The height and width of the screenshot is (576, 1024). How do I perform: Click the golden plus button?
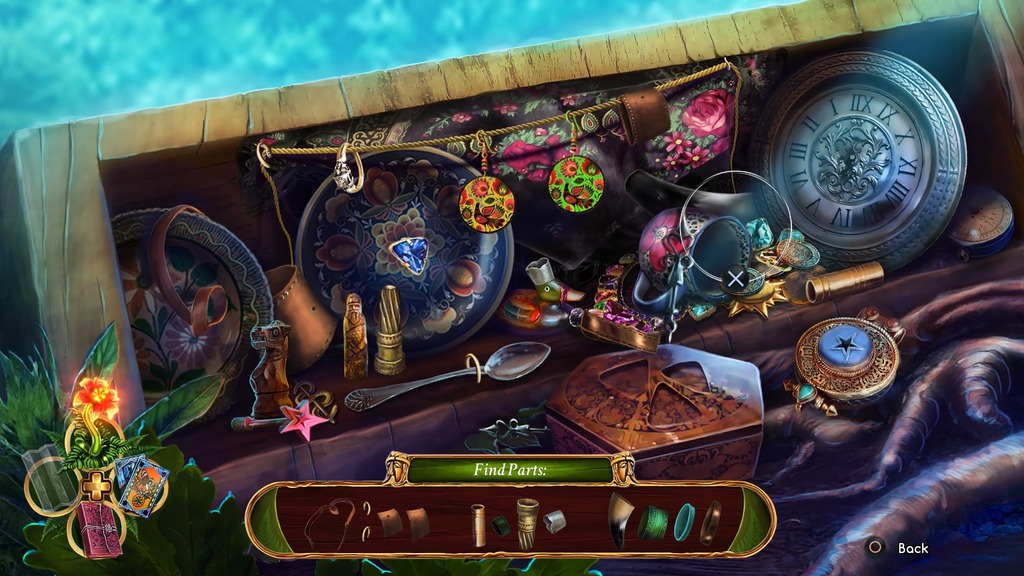point(95,486)
